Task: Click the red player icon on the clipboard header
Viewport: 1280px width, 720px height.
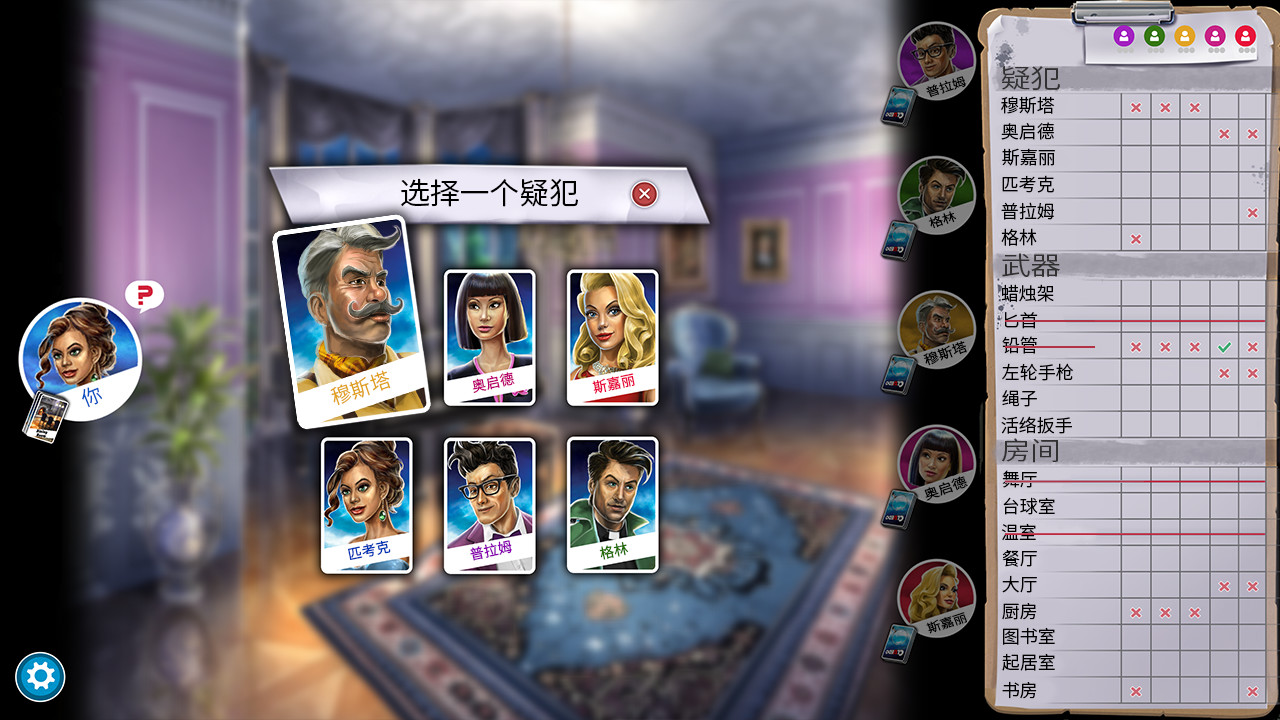Action: (x=1244, y=36)
